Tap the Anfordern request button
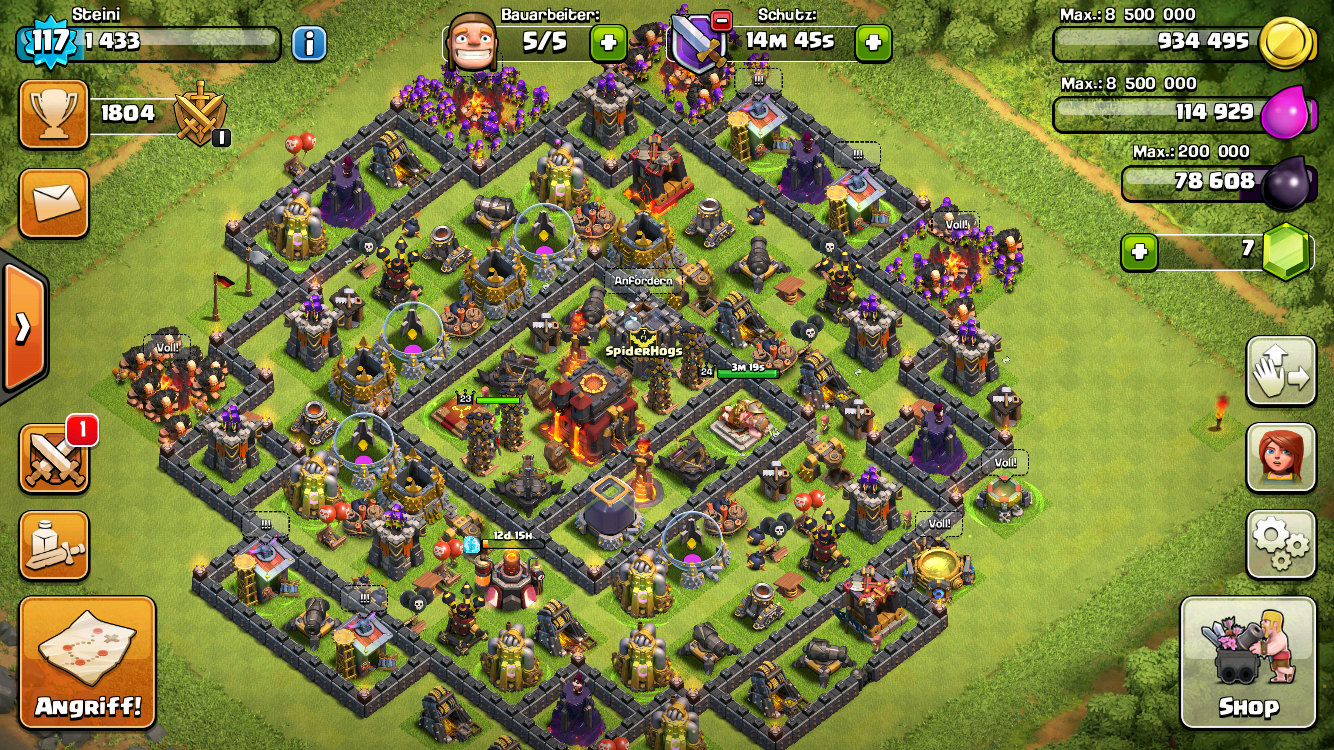Image resolution: width=1334 pixels, height=750 pixels. [x=644, y=281]
